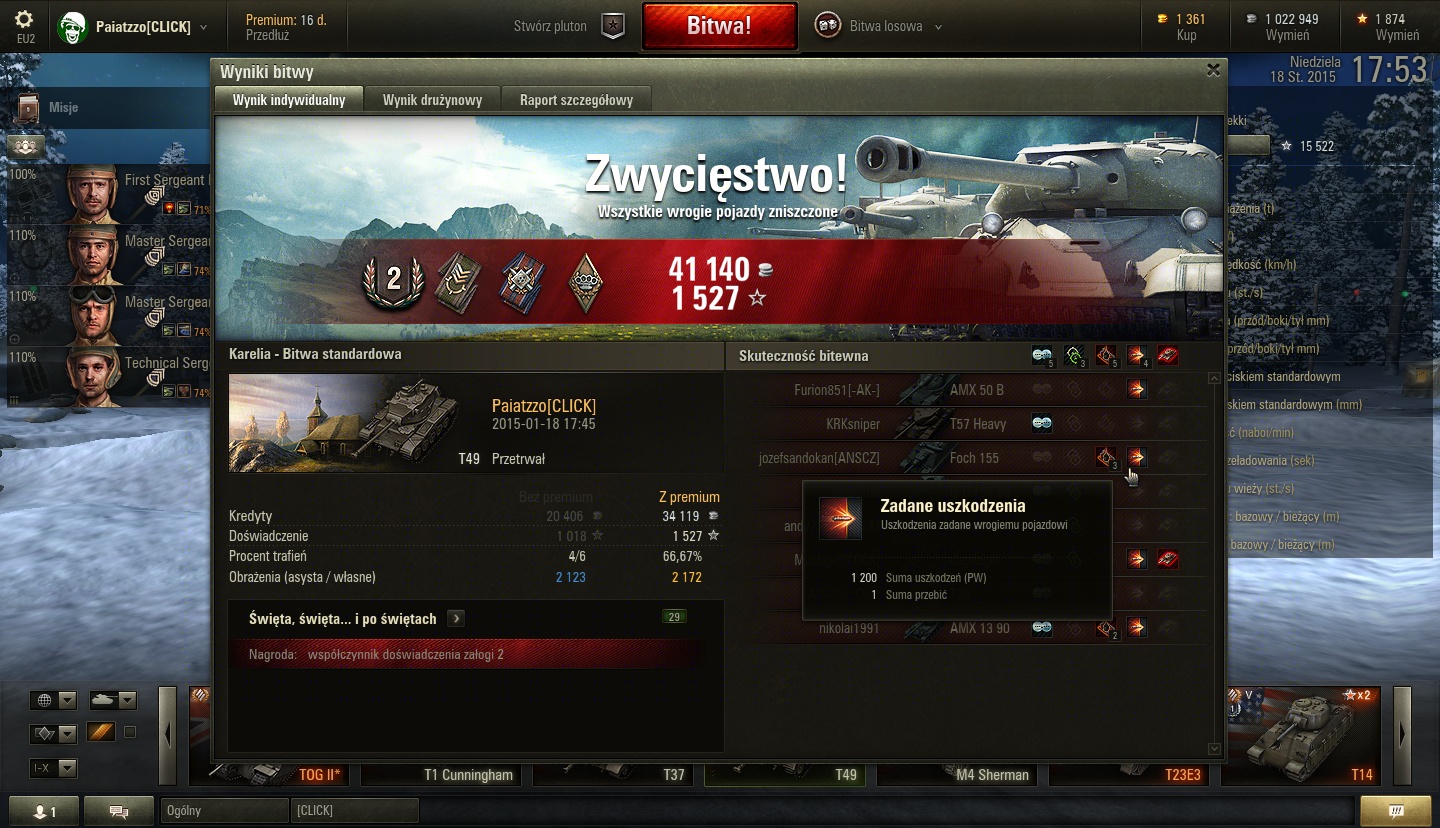Open the tank tier I-X filter dropdown
Image resolution: width=1440 pixels, height=828 pixels.
(x=53, y=768)
